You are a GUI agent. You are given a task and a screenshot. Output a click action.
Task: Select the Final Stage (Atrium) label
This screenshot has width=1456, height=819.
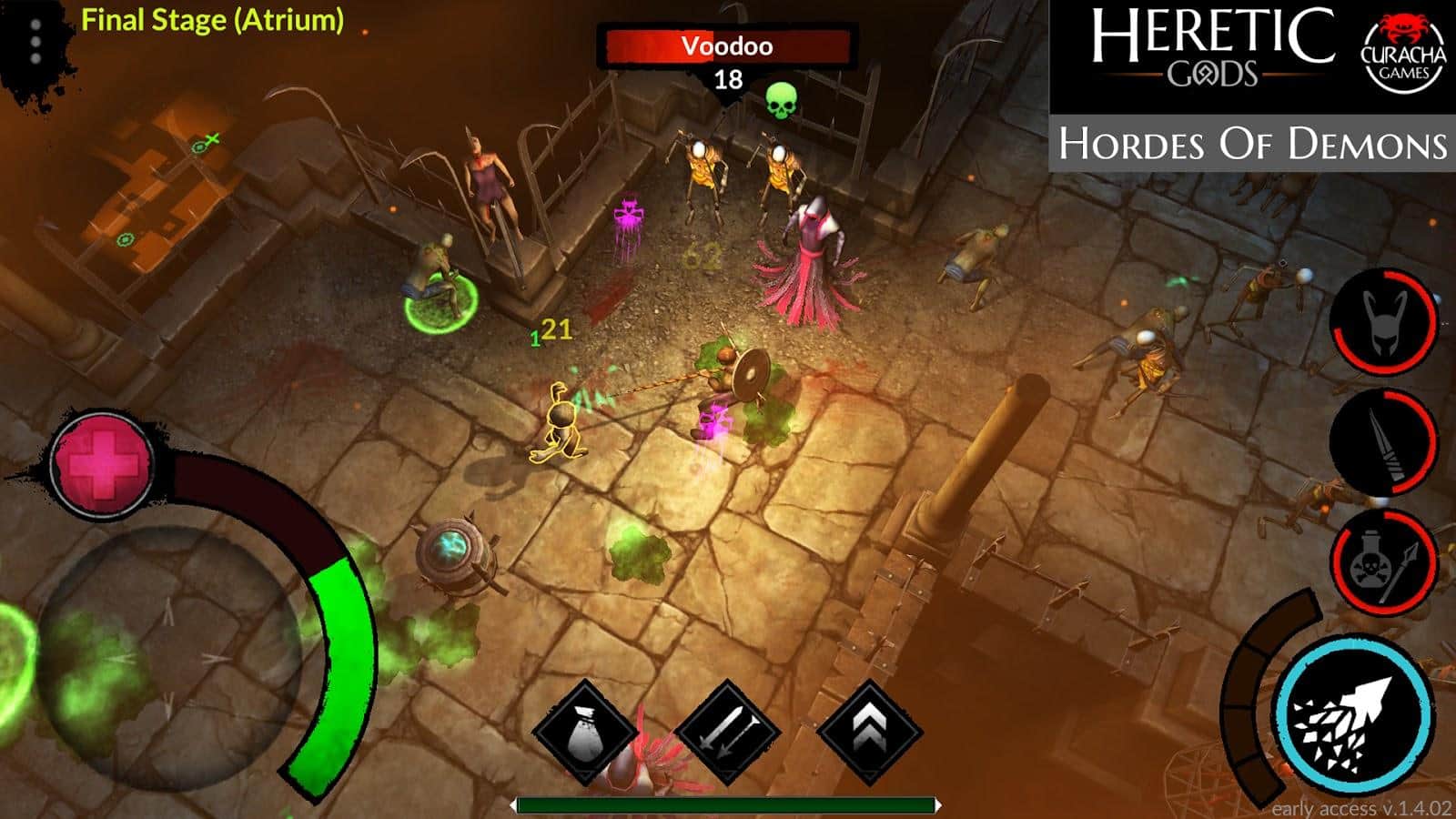tap(214, 18)
